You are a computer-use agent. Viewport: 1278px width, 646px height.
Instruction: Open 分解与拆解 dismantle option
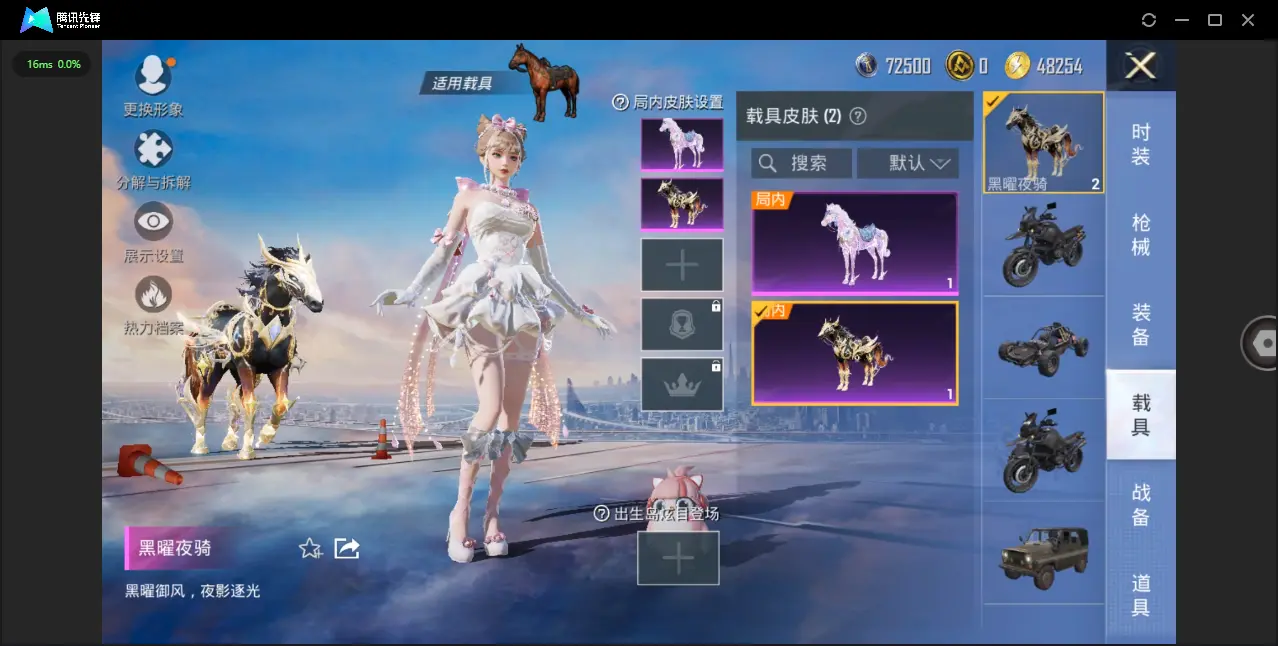[x=153, y=150]
